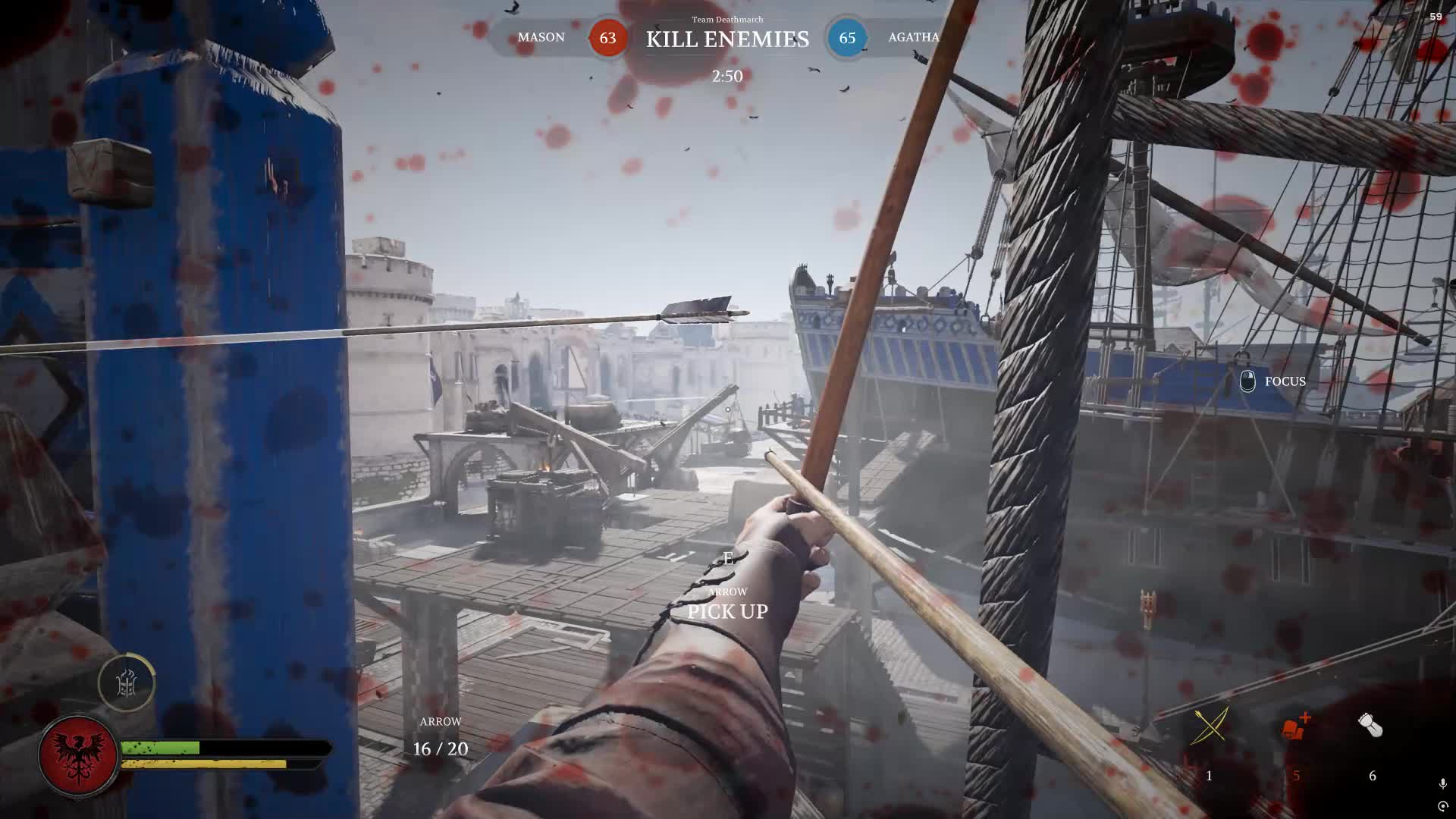Image resolution: width=1456 pixels, height=819 pixels.
Task: Select the KILL ENEMIES objective header
Action: [x=727, y=39]
